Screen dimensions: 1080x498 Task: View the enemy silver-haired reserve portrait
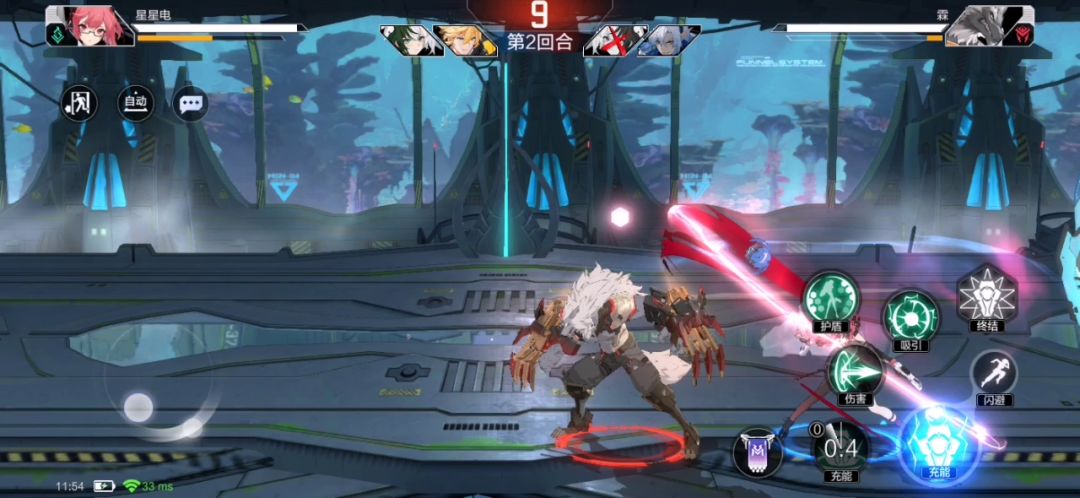(x=666, y=40)
